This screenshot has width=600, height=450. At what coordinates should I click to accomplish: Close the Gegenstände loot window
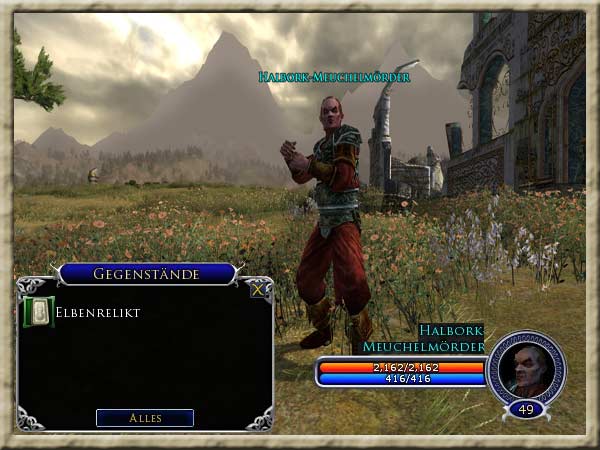point(258,290)
